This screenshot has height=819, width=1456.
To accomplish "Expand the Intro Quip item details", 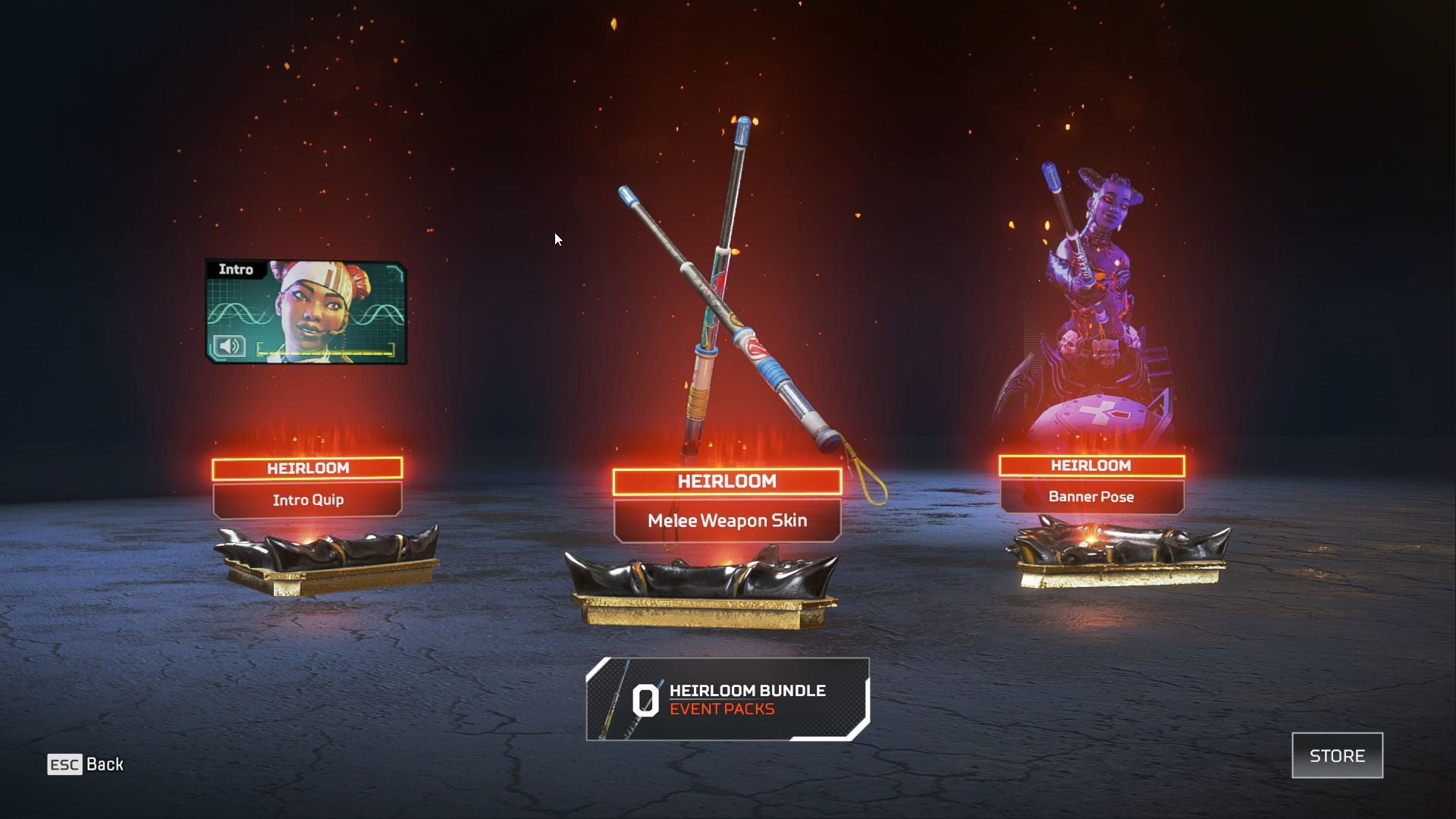I will point(308,500).
